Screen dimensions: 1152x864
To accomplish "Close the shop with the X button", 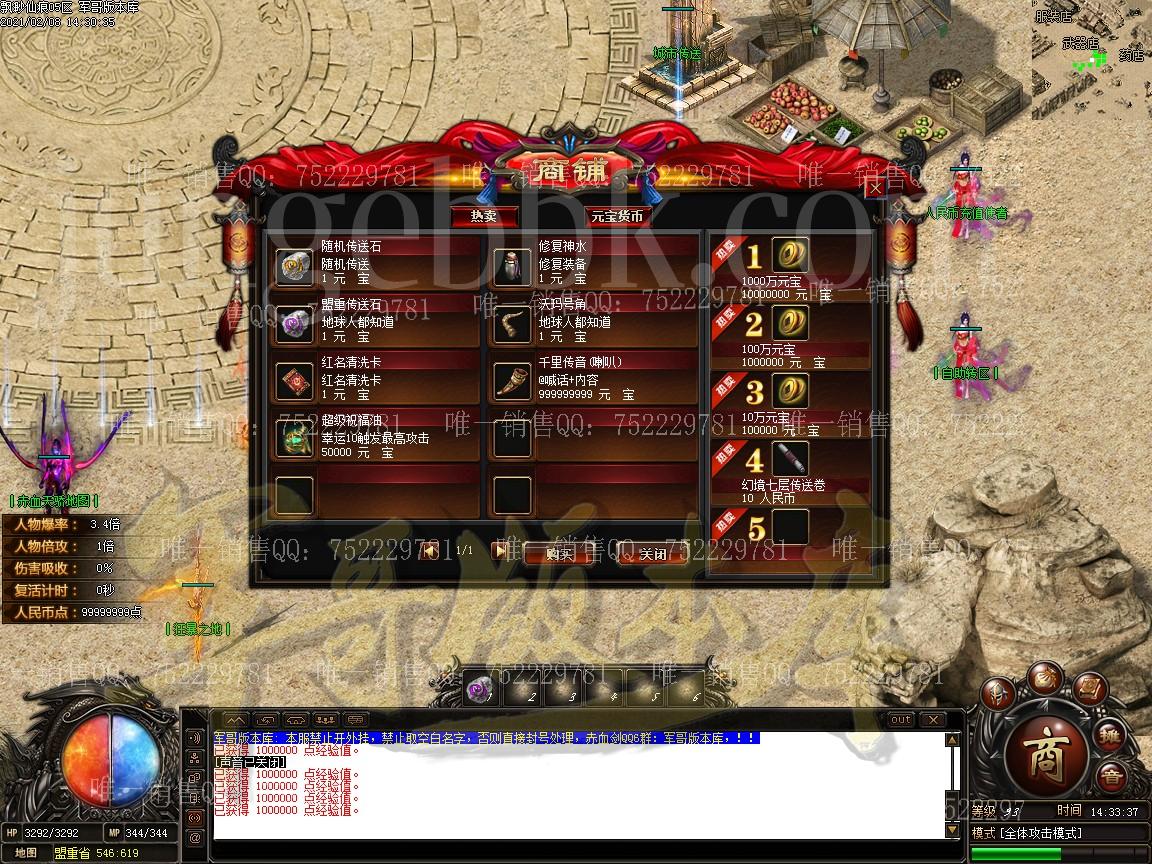I will coord(875,188).
